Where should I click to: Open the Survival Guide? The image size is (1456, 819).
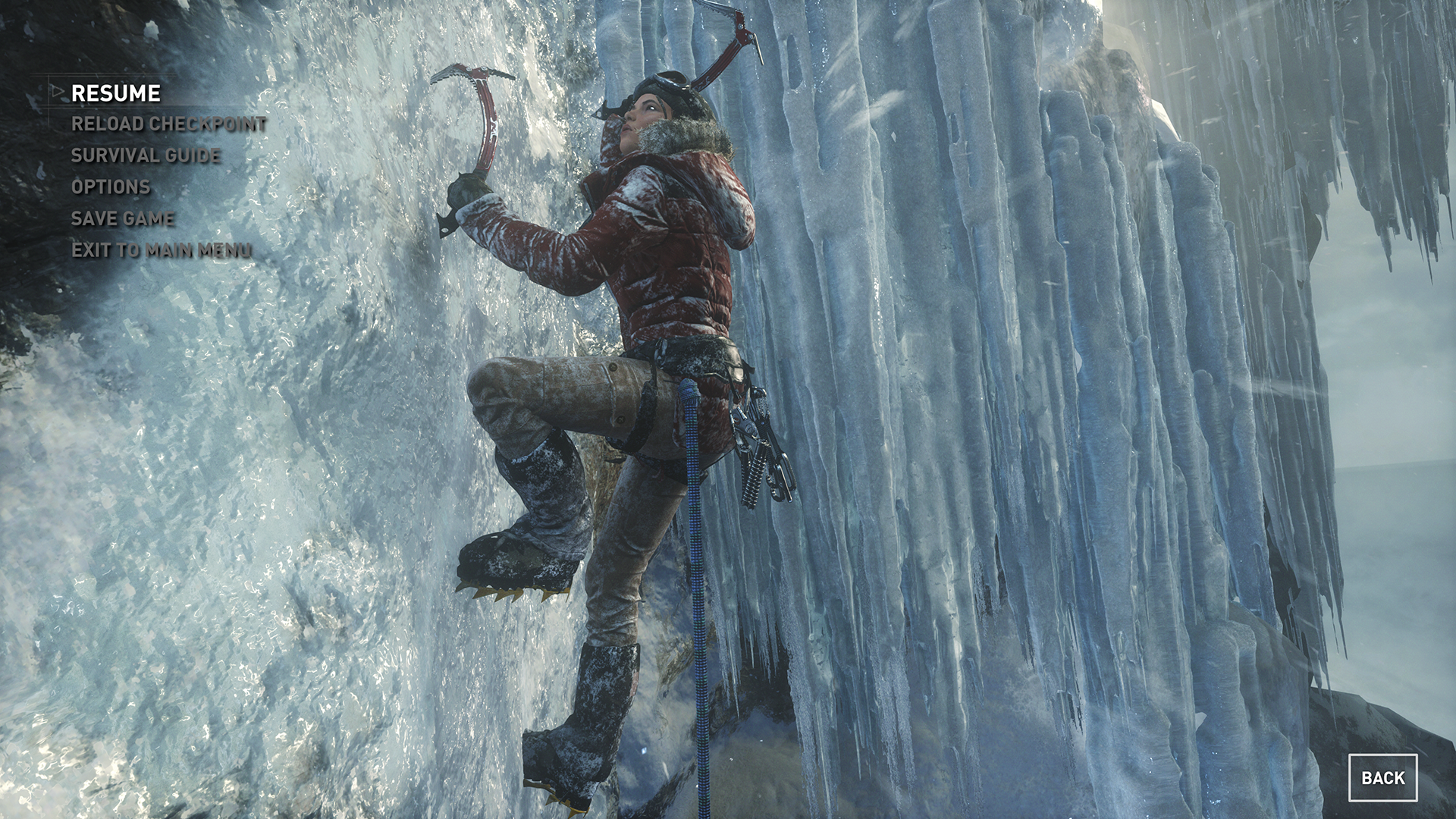pyautogui.click(x=146, y=155)
